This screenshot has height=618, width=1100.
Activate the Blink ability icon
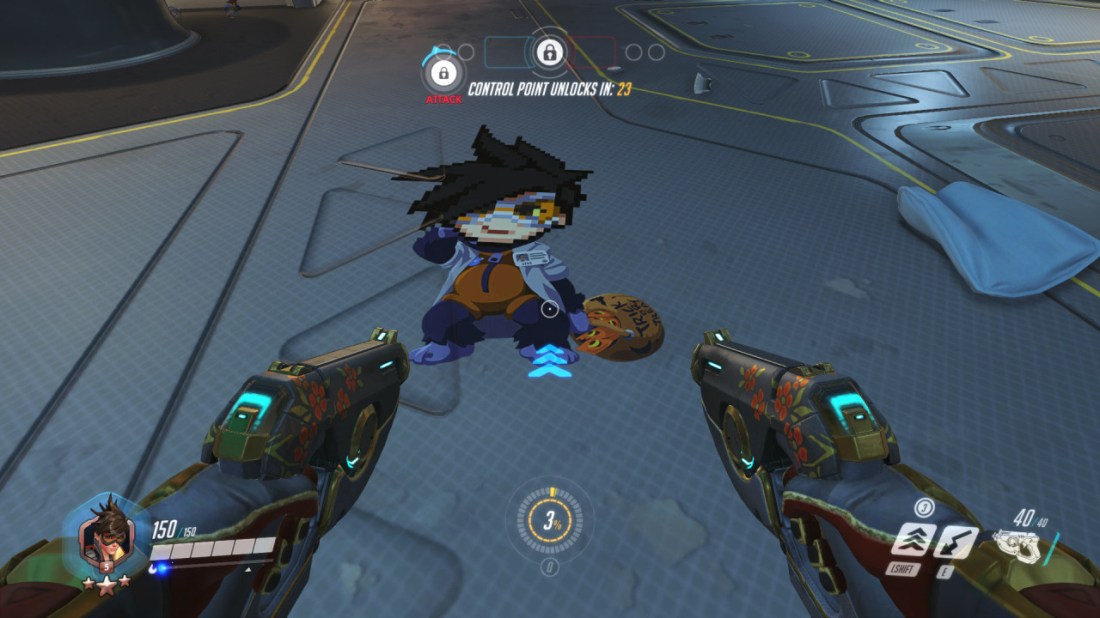(x=914, y=541)
